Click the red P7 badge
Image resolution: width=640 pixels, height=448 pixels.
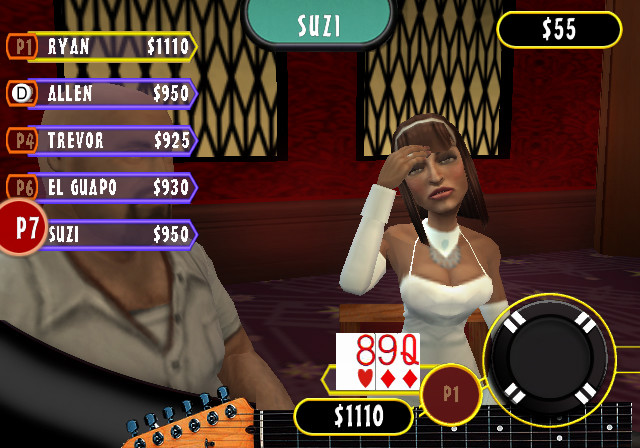pyautogui.click(x=24, y=227)
